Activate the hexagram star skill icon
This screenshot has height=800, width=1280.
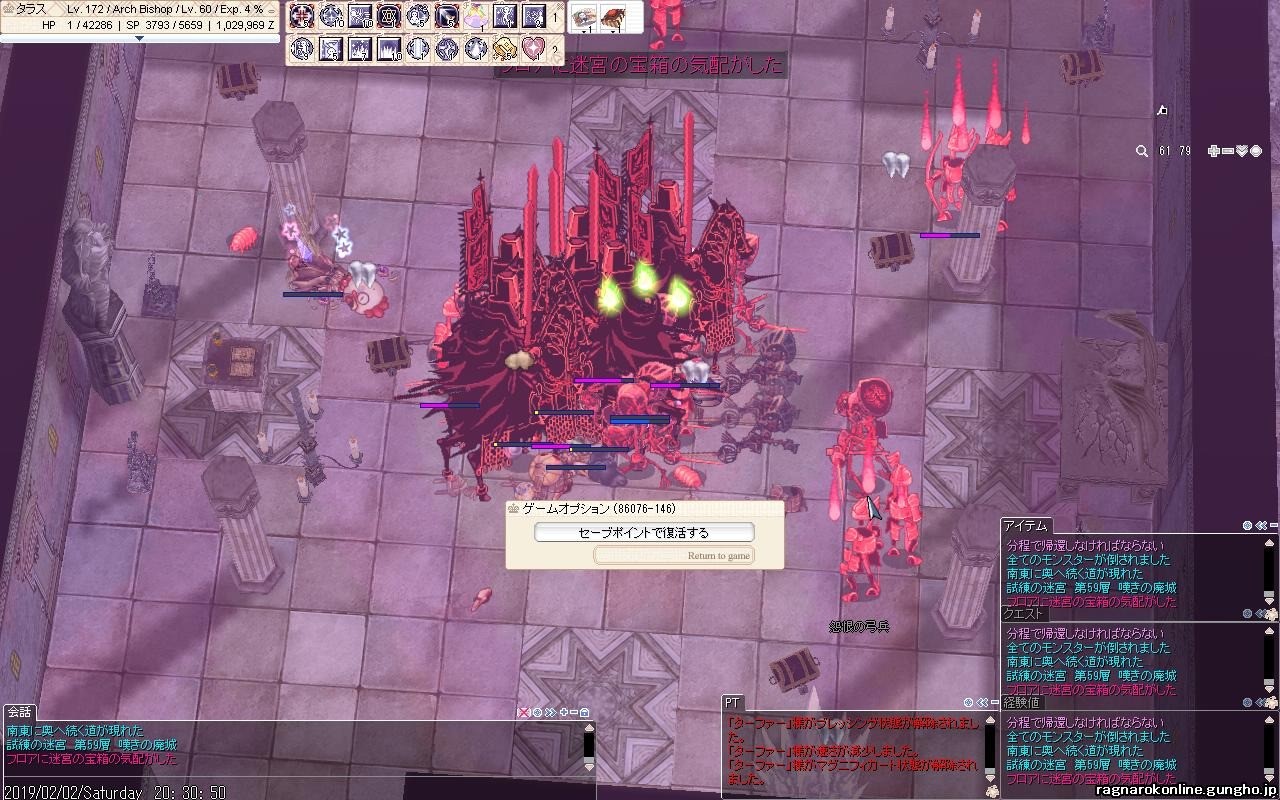coord(389,16)
